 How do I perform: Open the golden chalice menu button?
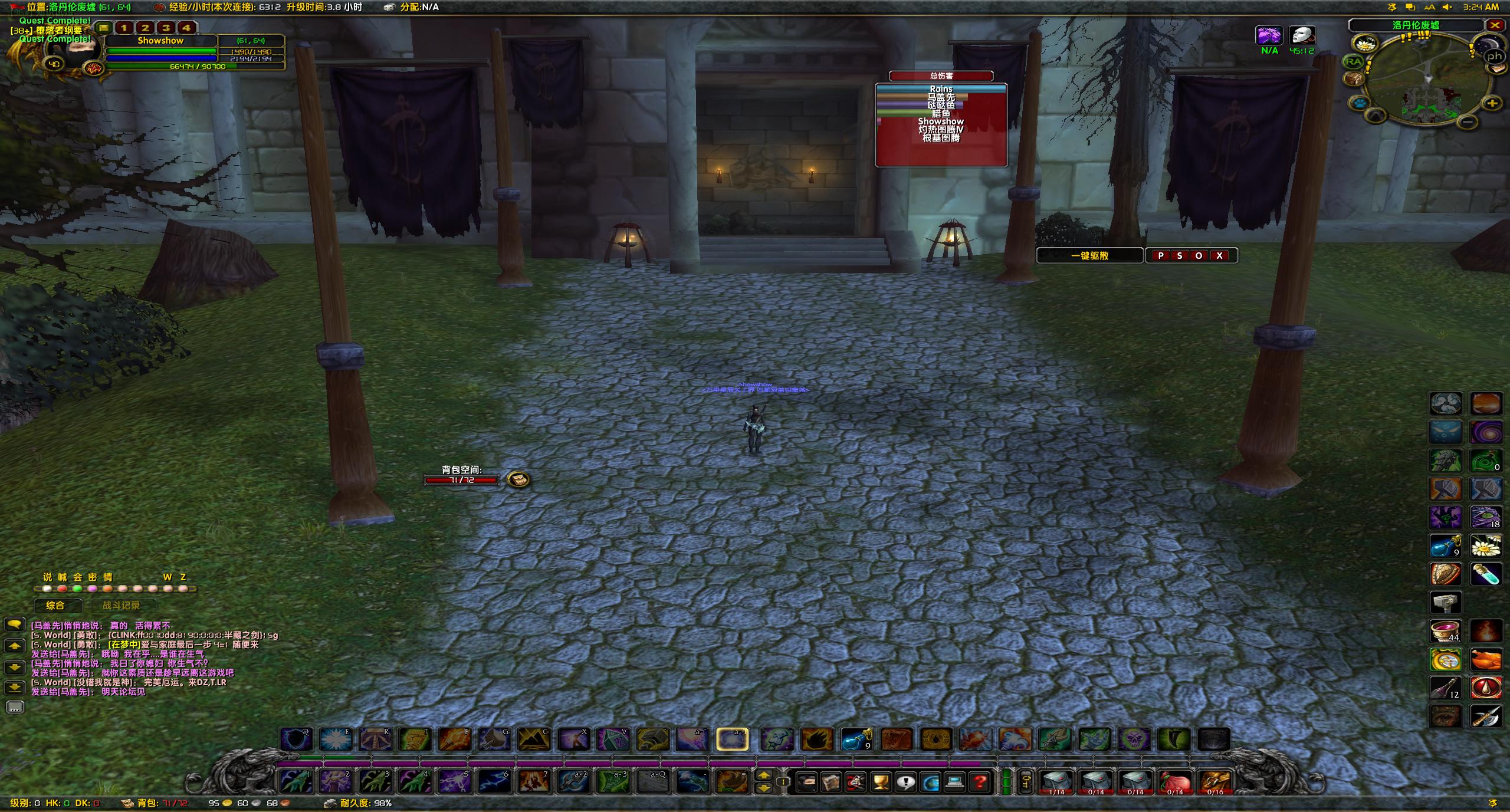(x=881, y=783)
